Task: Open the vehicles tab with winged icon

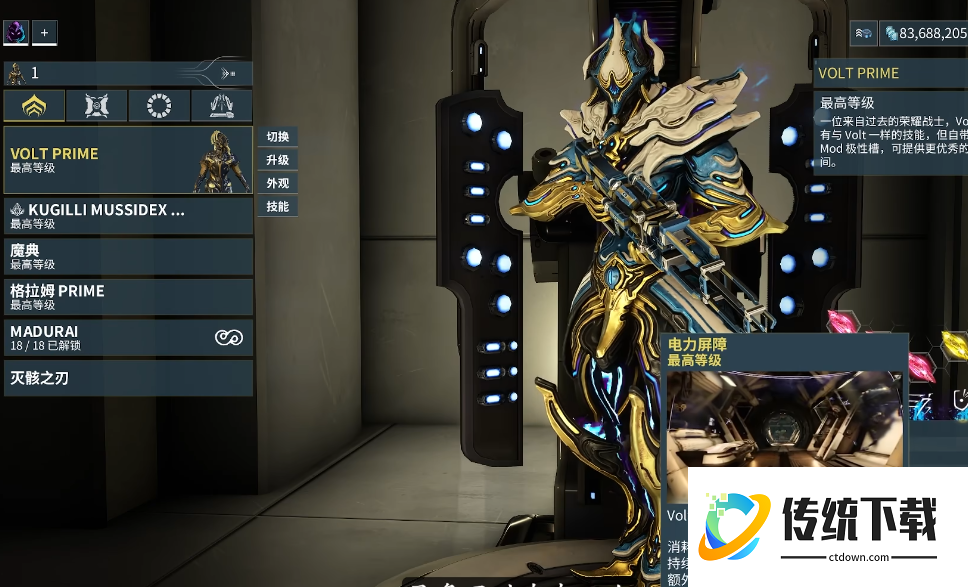Action: [x=221, y=105]
